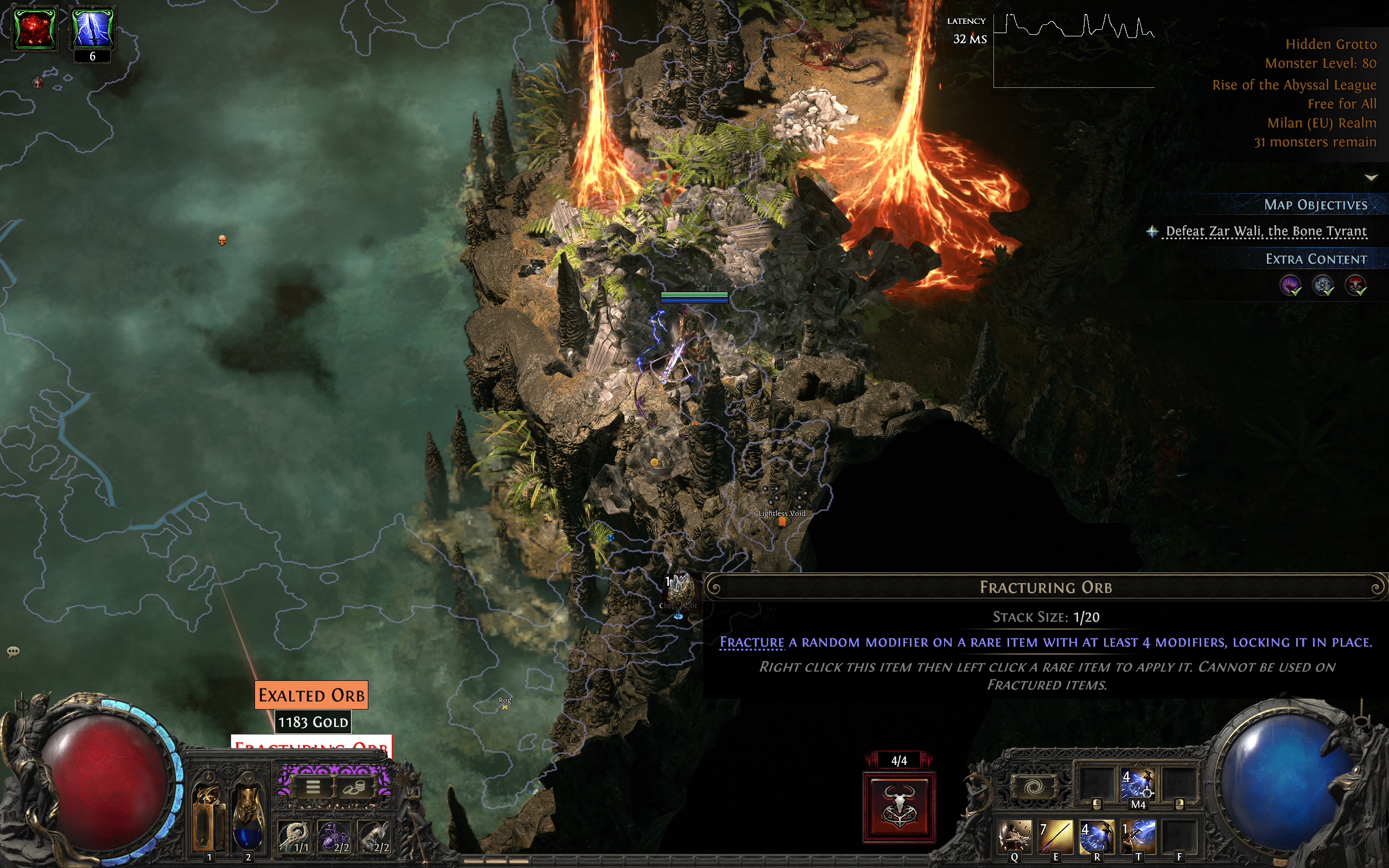The width and height of the screenshot is (1389, 868).
Task: Open the coins and rings shop button
Action: pos(353,788)
